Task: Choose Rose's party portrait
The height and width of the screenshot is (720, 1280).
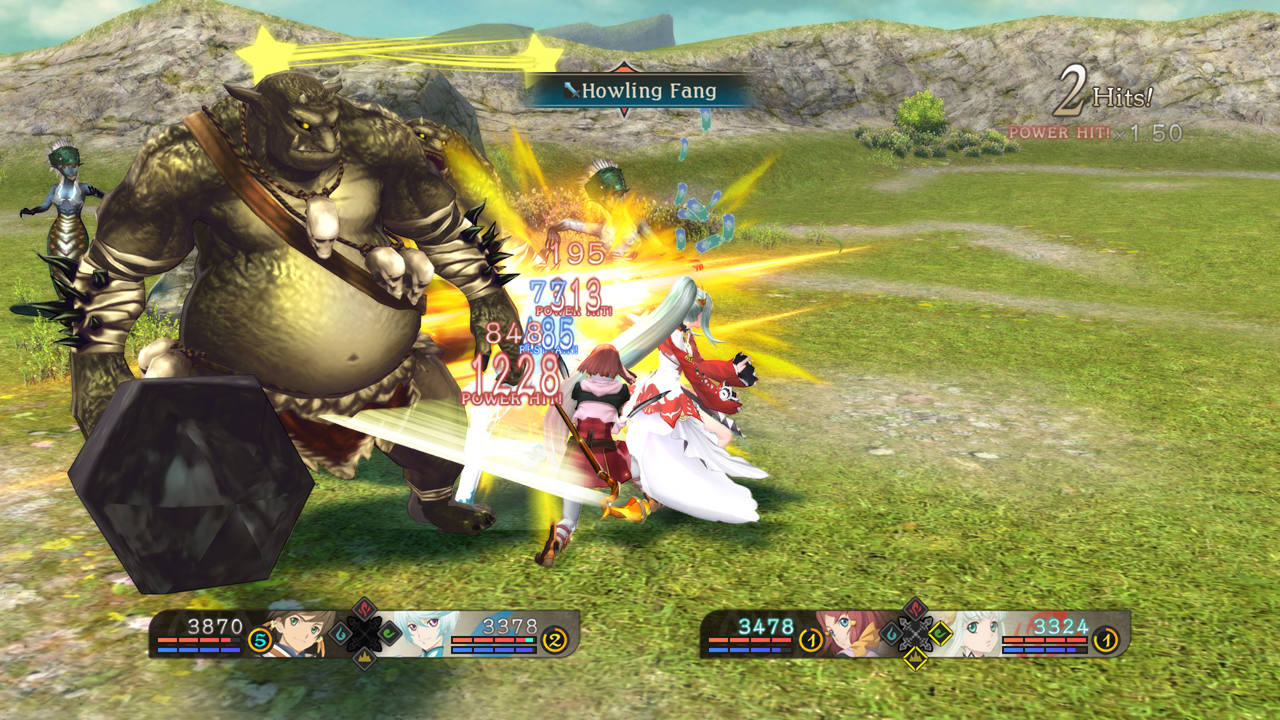Action: pos(851,633)
